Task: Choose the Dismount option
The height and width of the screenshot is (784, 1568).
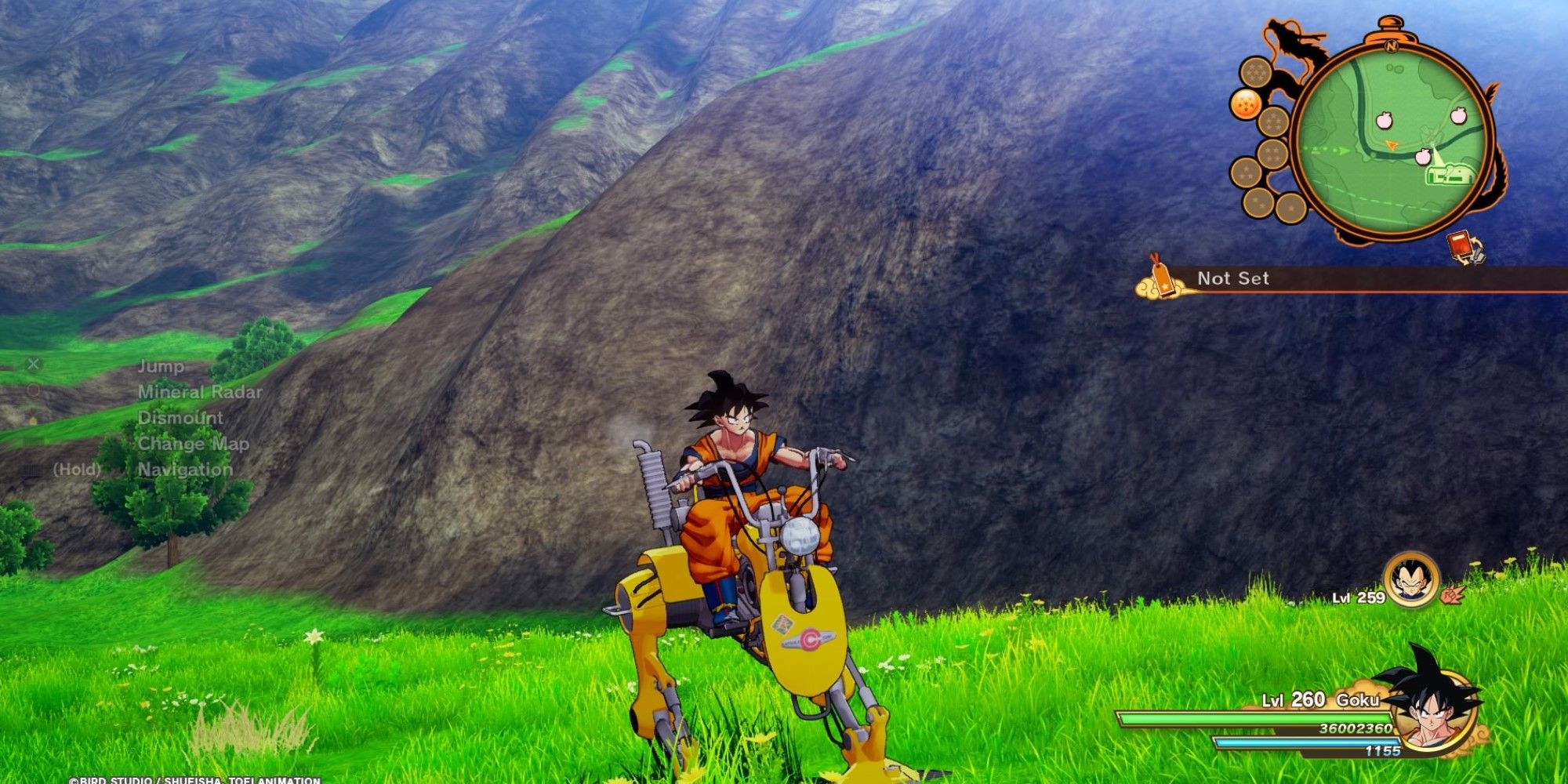Action: pos(180,418)
